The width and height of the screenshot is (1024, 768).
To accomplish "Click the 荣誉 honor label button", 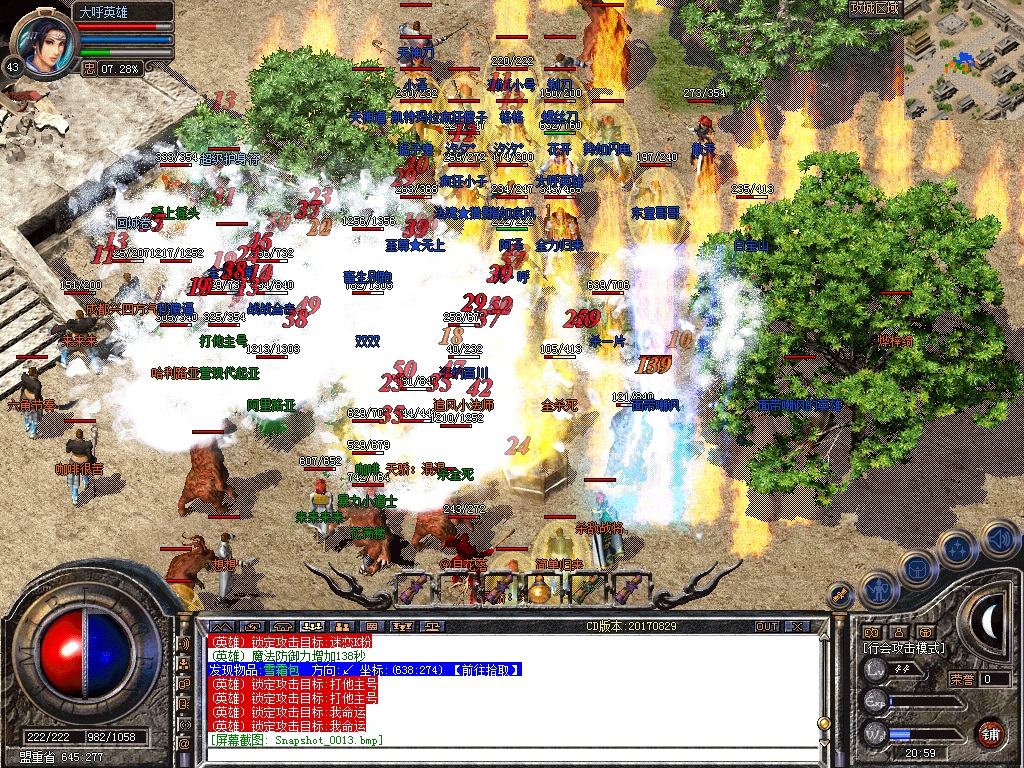I will click(961, 679).
